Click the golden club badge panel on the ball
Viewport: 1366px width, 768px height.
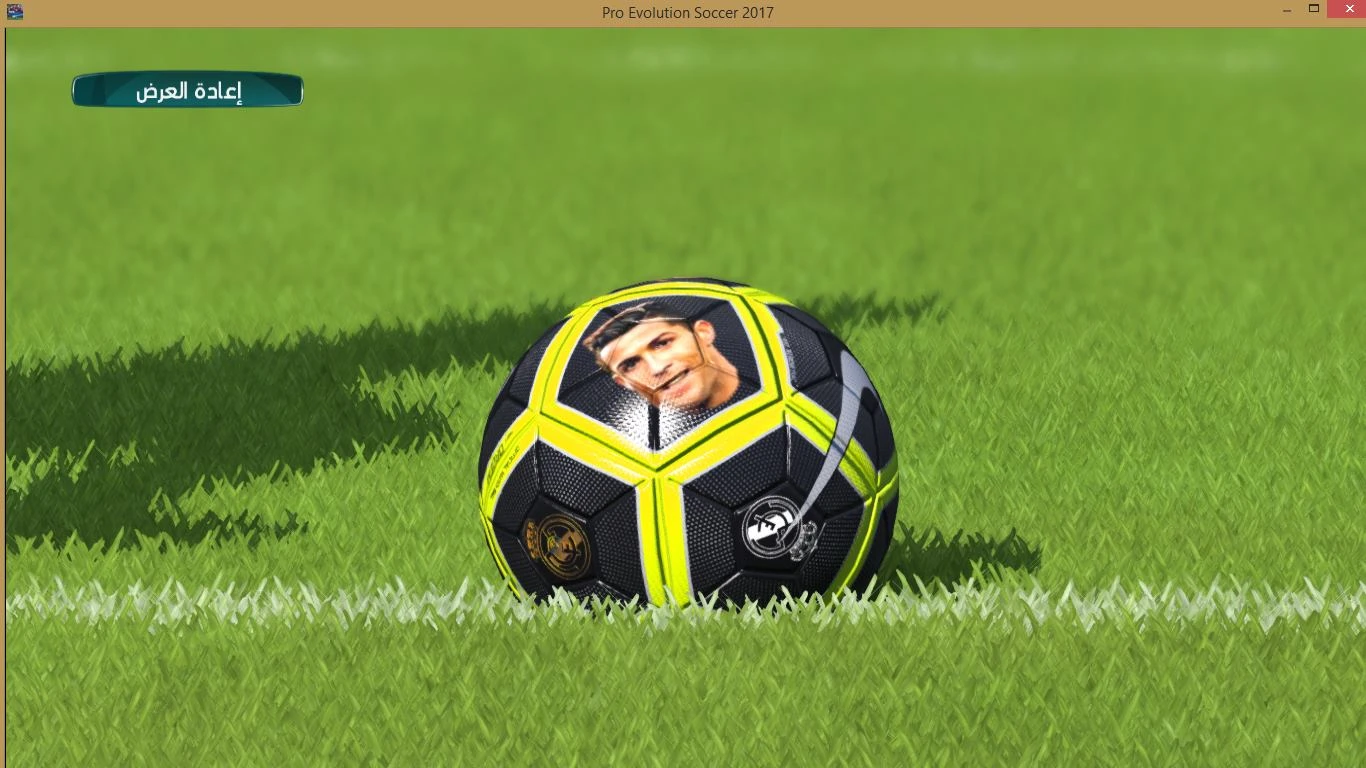click(x=557, y=548)
